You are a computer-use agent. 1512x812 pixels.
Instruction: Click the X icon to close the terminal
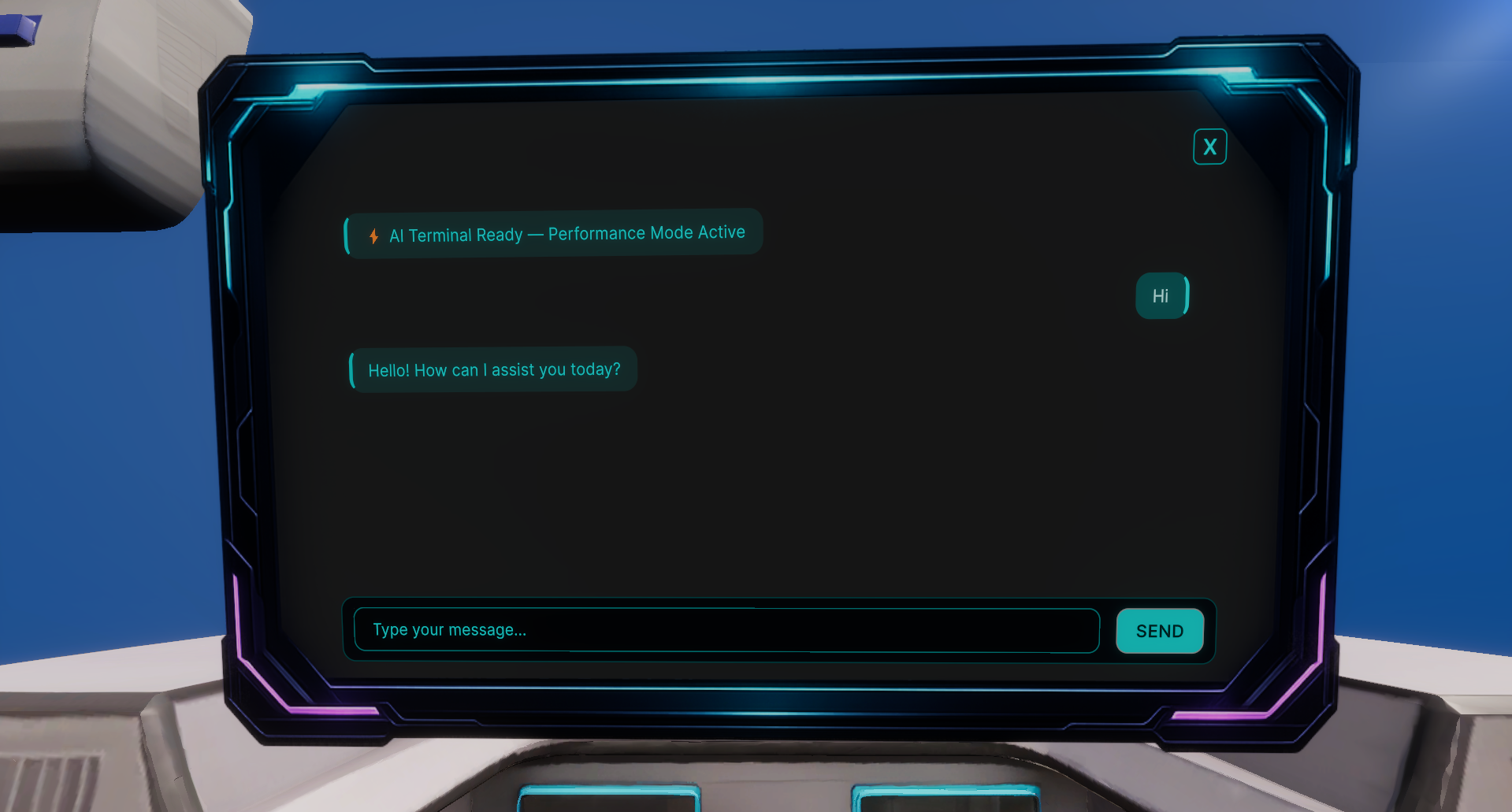pos(1209,146)
